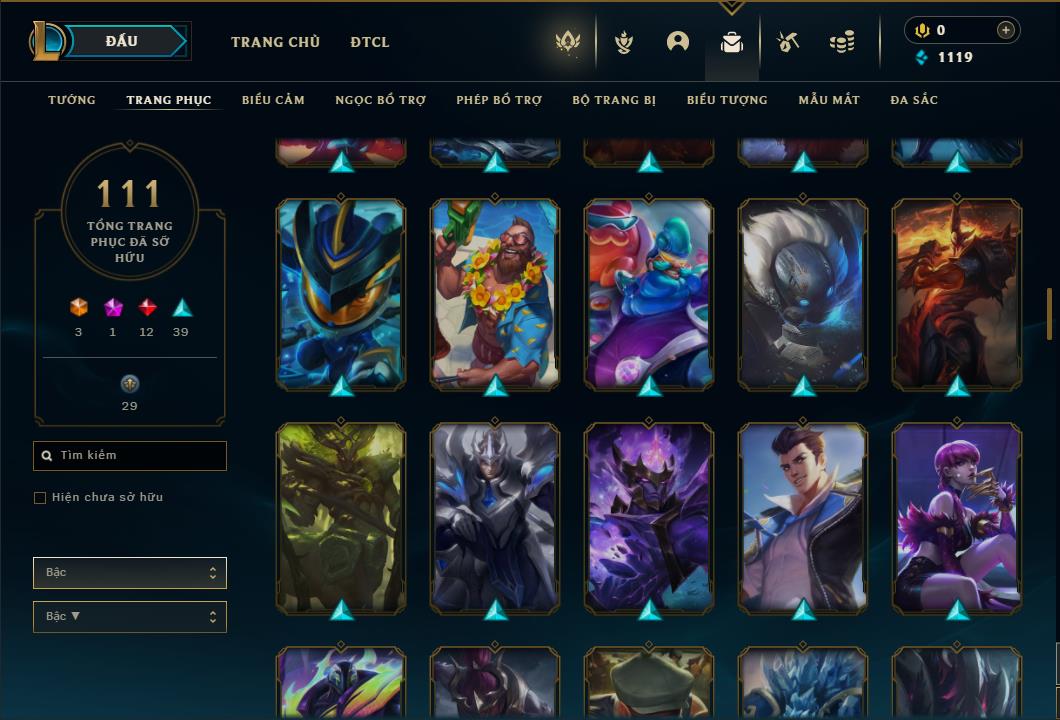Screen dimensions: 1060x720
Task: Select the green tree creature skin card
Action: [341, 515]
